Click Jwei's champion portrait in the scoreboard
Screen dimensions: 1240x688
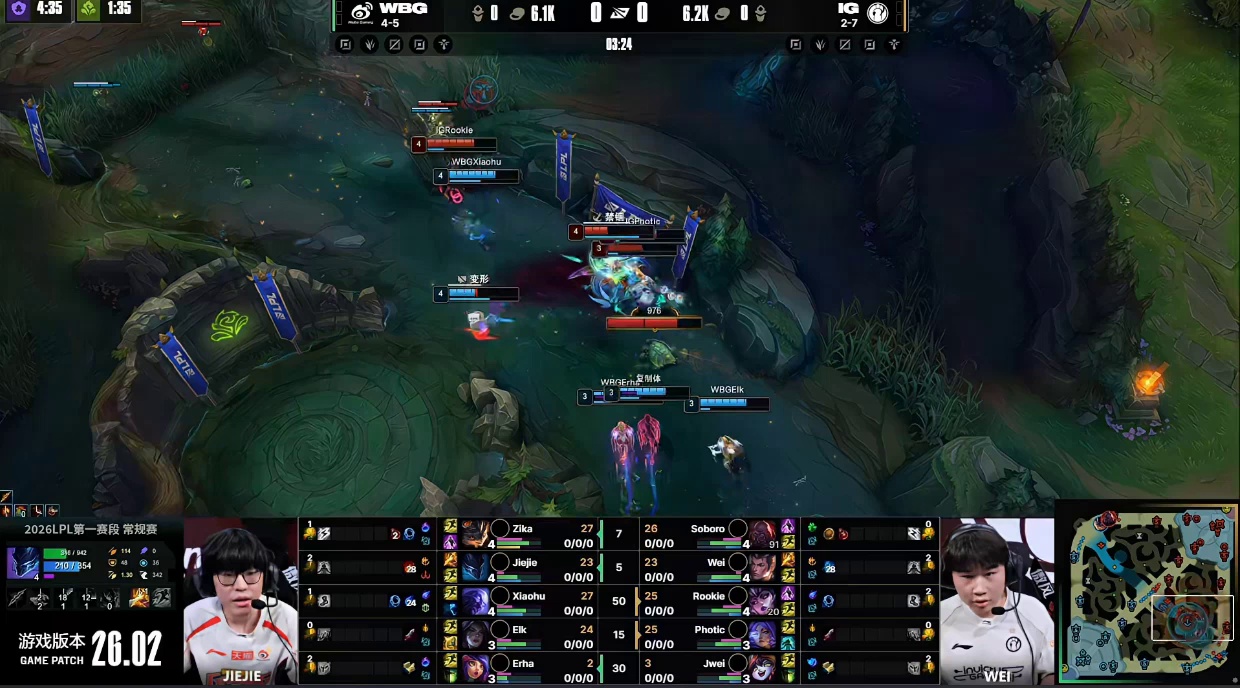(x=762, y=669)
